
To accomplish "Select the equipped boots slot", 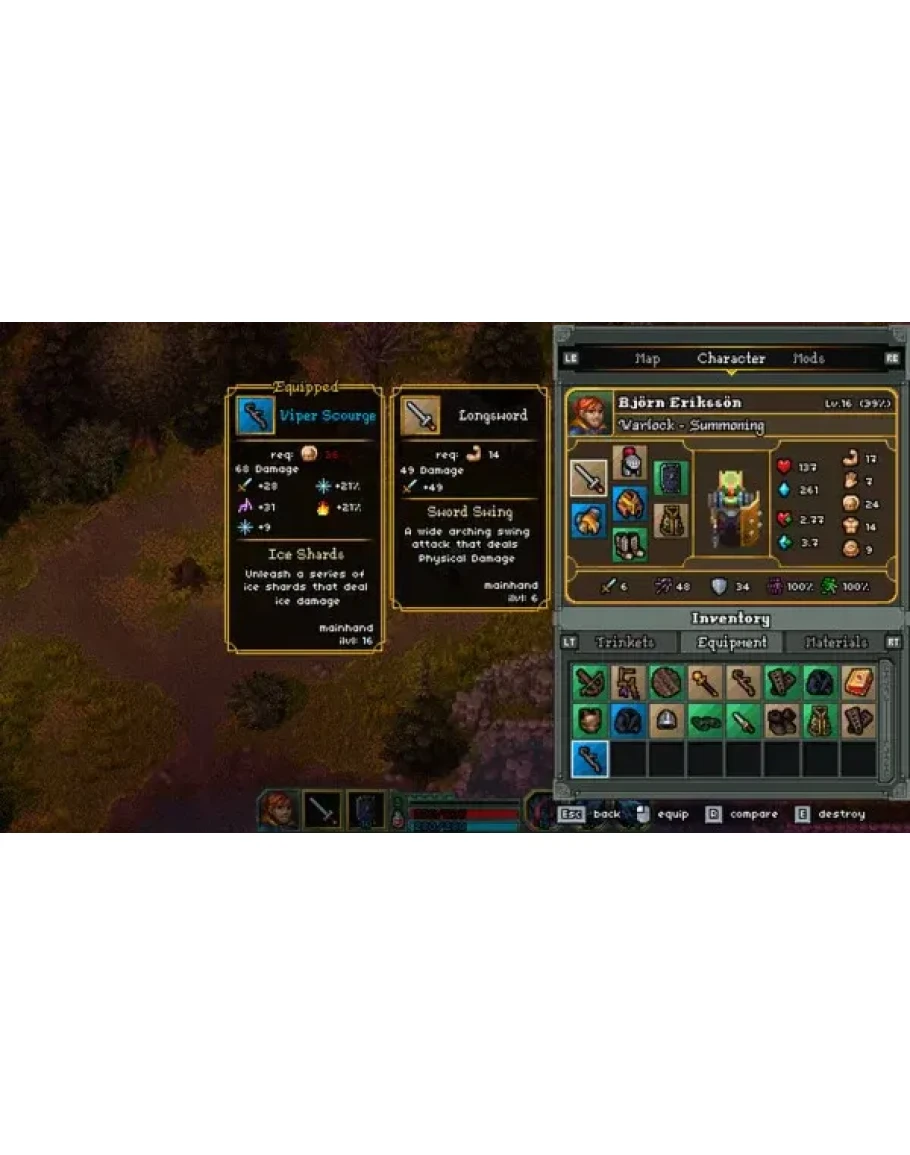I will [630, 543].
